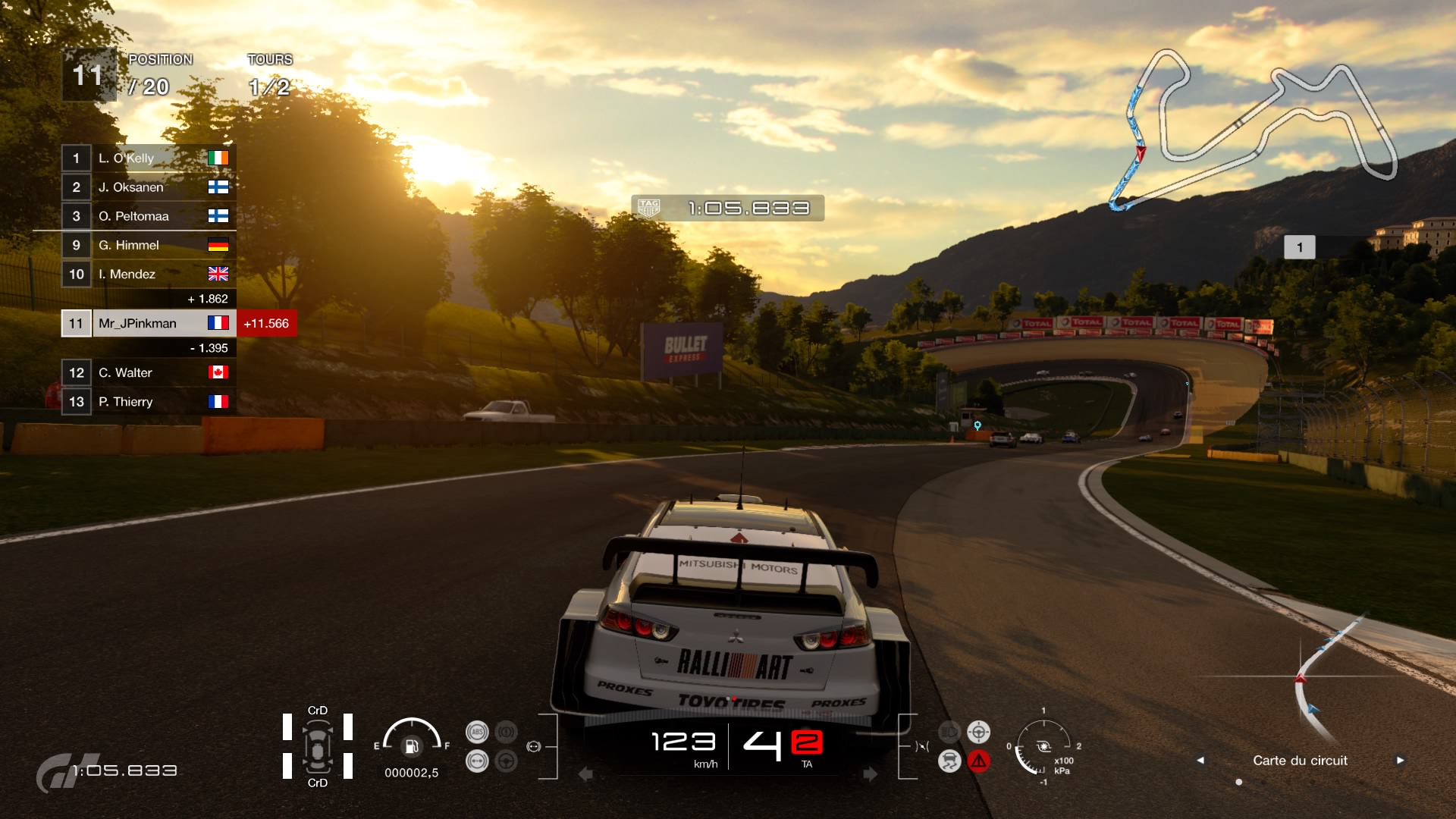The height and width of the screenshot is (819, 1456).
Task: Toggle the dimmed steering wheel icon near ABS
Action: coord(506,762)
